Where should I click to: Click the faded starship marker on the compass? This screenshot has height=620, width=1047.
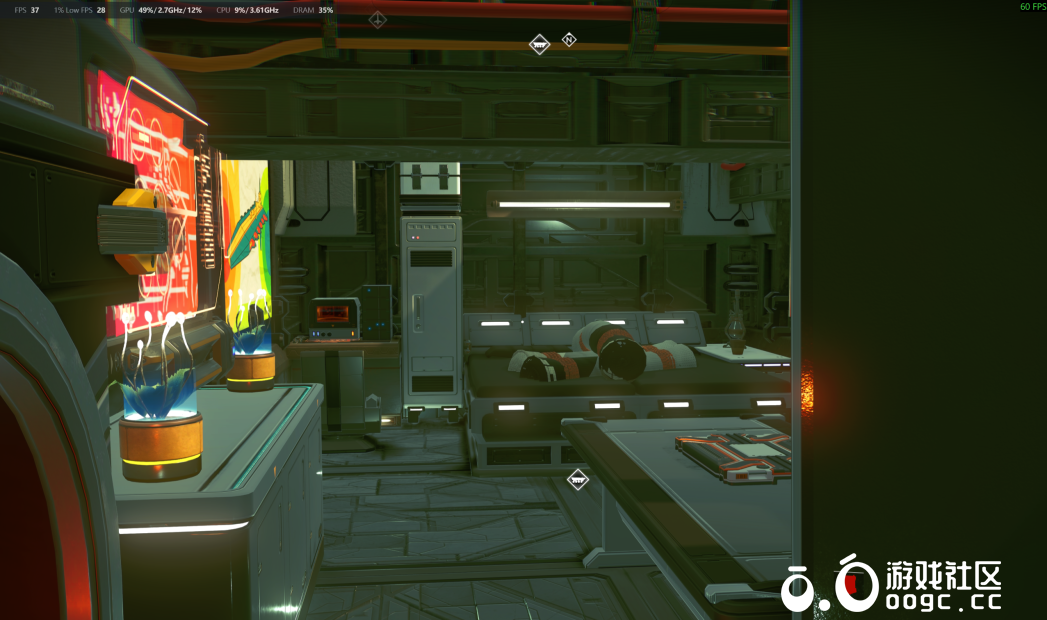377,19
